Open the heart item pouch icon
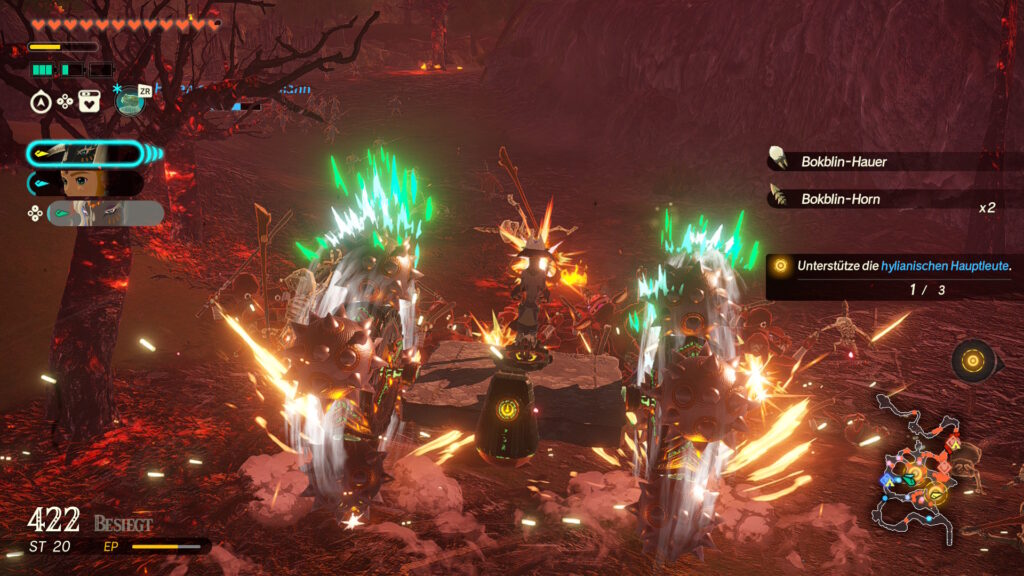Viewport: 1024px width, 576px height. tap(89, 101)
